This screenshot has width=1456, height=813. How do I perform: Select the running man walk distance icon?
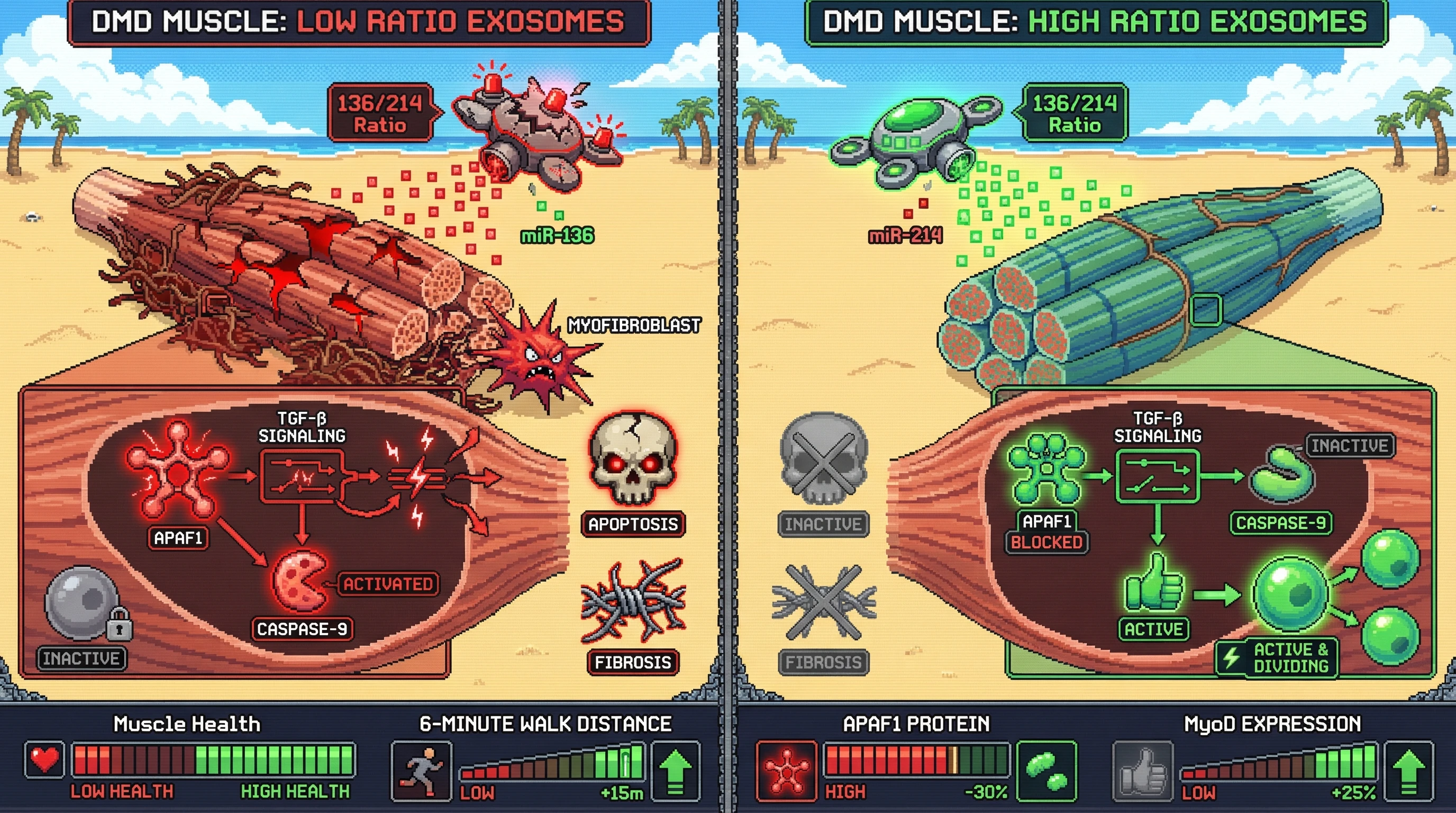tap(421, 771)
